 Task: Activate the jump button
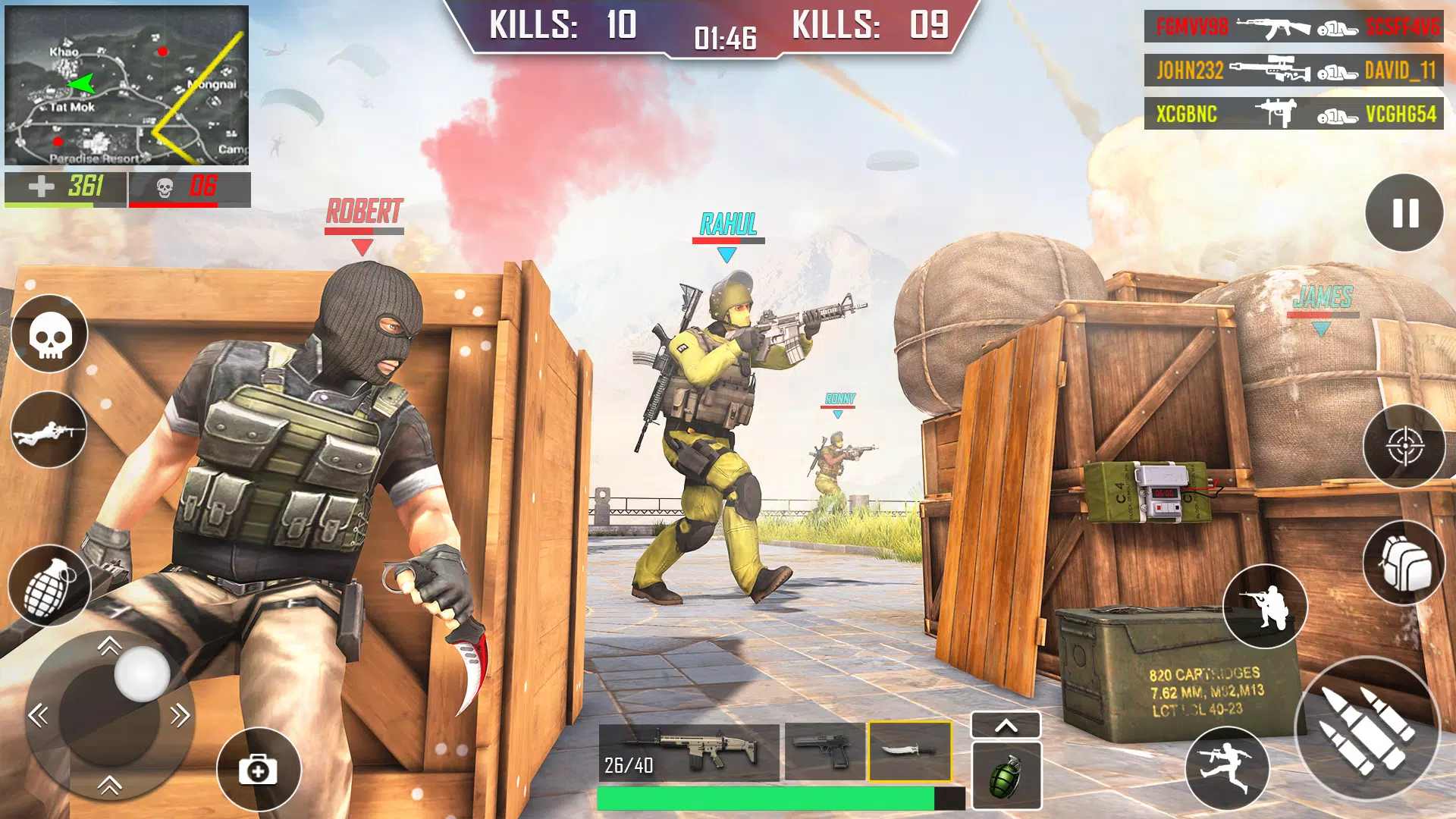[1227, 768]
